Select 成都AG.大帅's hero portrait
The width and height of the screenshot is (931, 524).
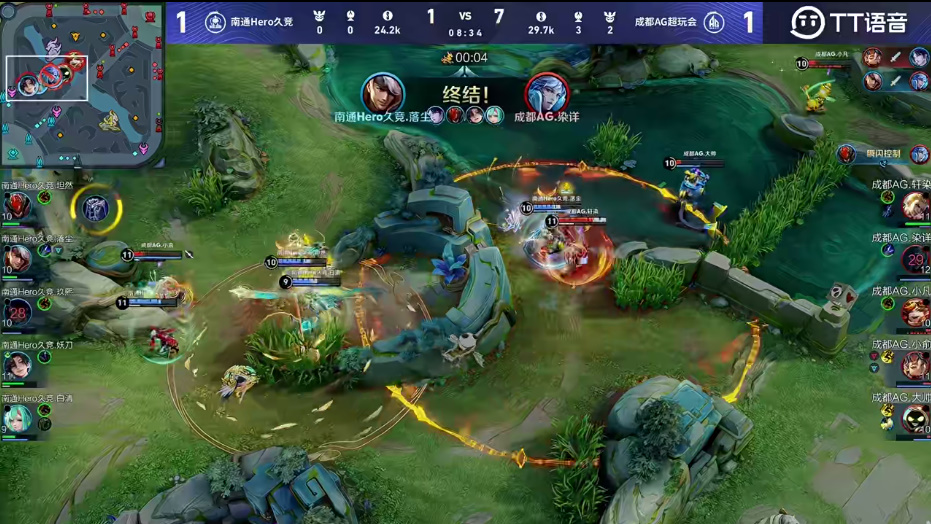click(914, 419)
